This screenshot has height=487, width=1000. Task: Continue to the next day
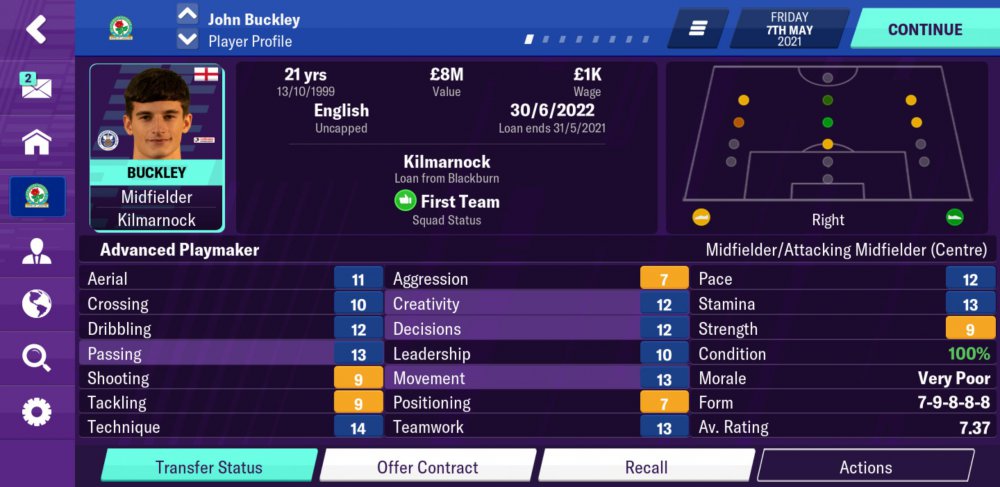(924, 29)
